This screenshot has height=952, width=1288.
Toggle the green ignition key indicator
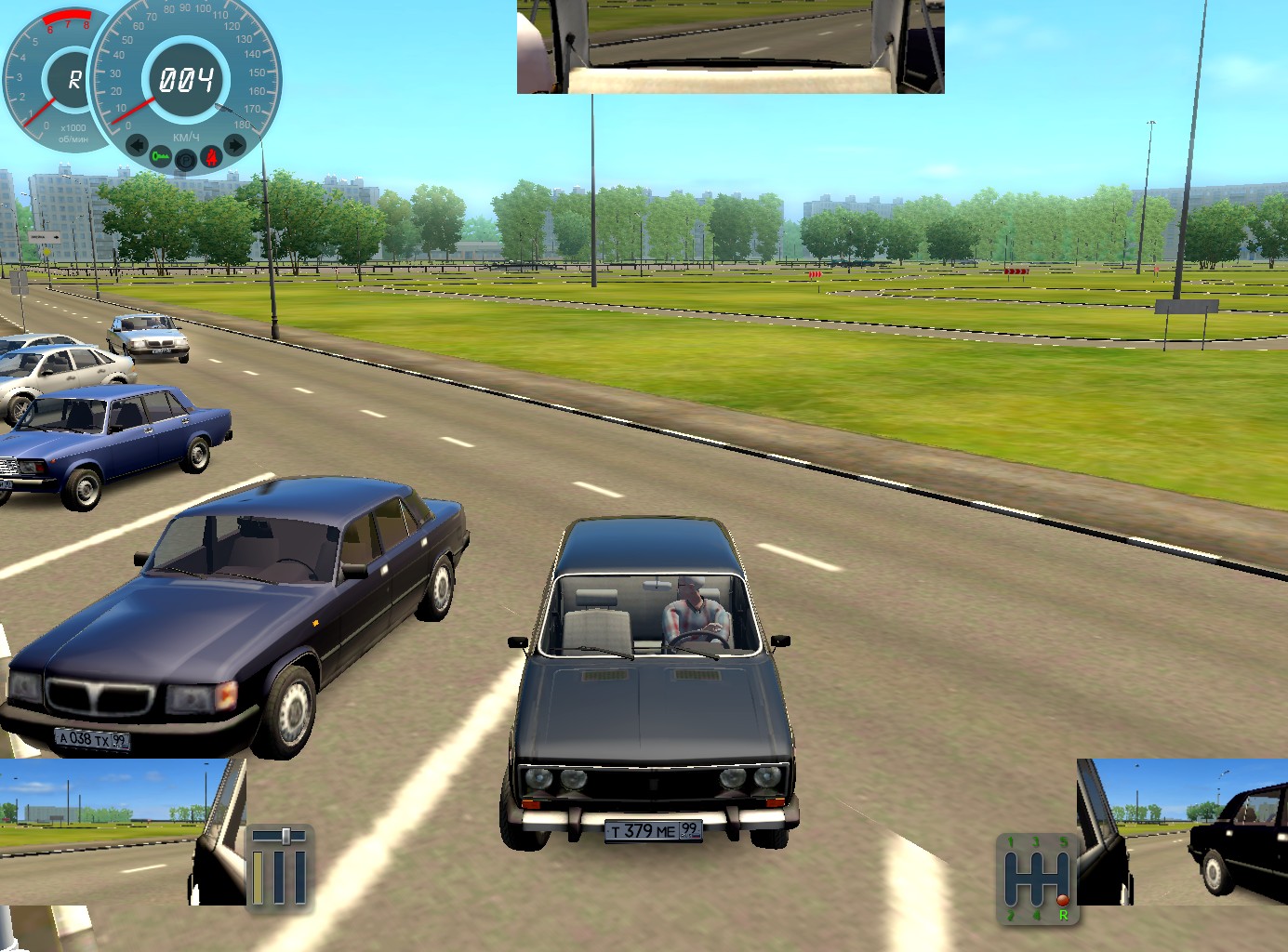click(161, 156)
